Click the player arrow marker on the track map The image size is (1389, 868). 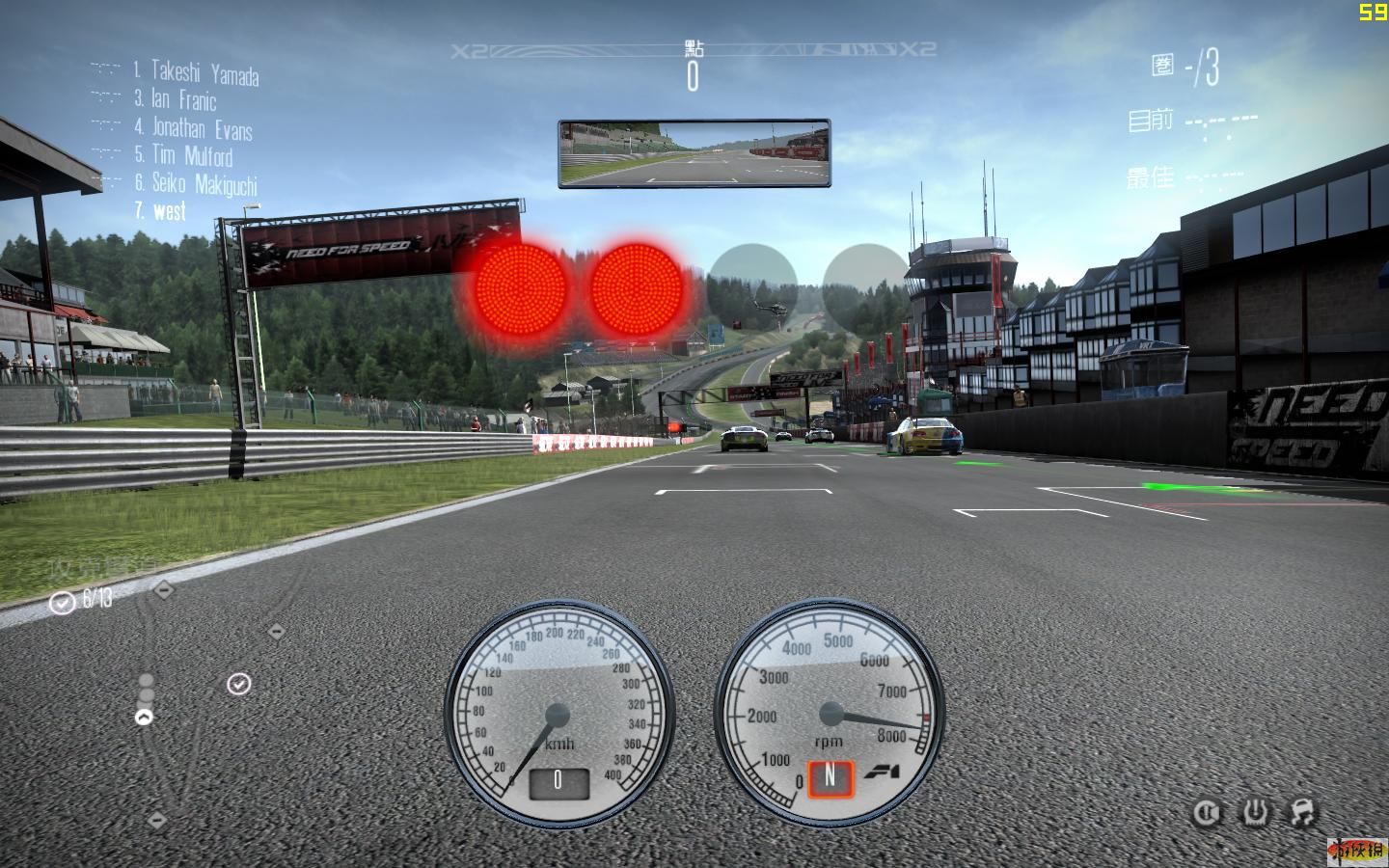click(x=144, y=717)
